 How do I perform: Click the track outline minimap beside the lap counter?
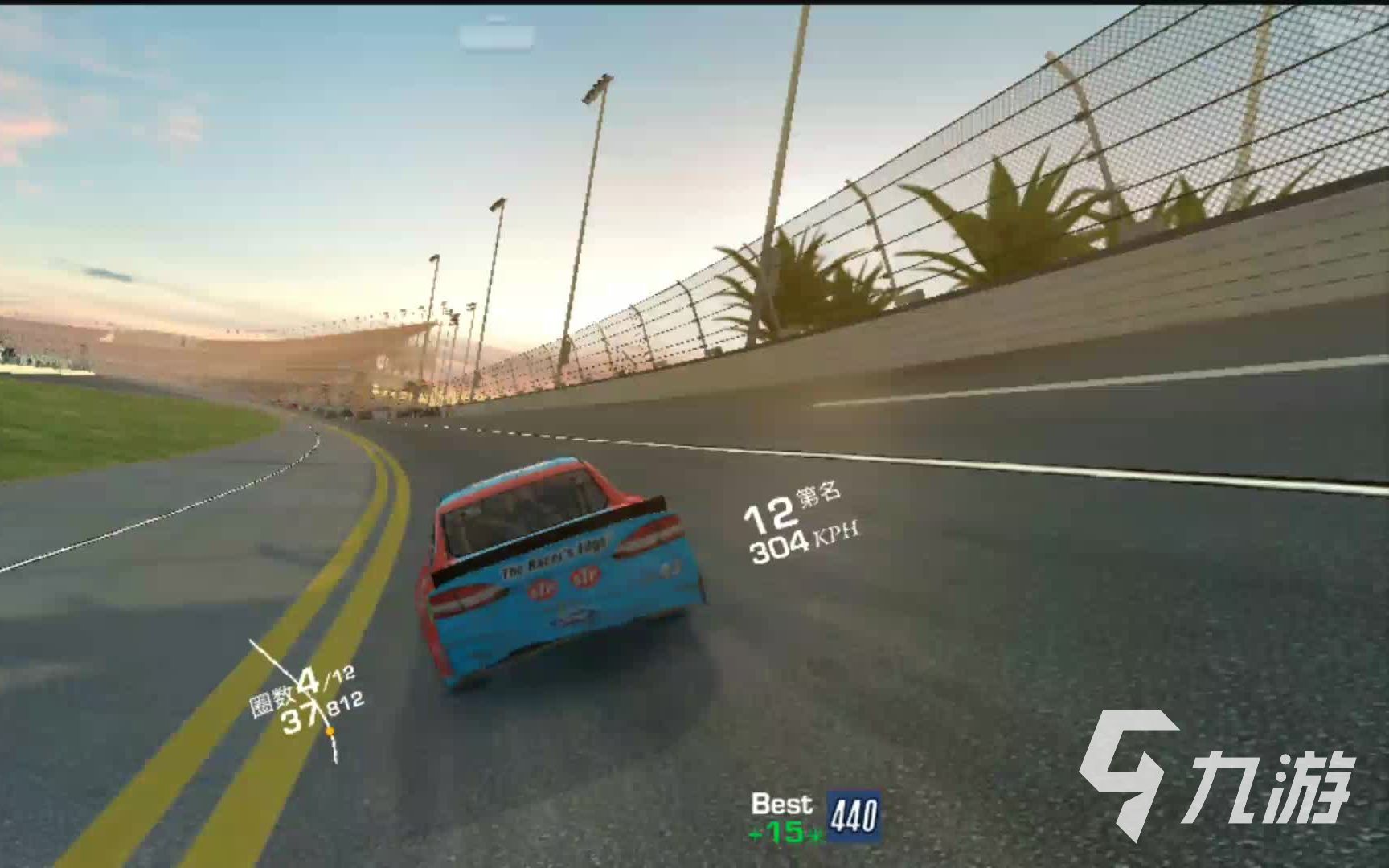pos(297,698)
